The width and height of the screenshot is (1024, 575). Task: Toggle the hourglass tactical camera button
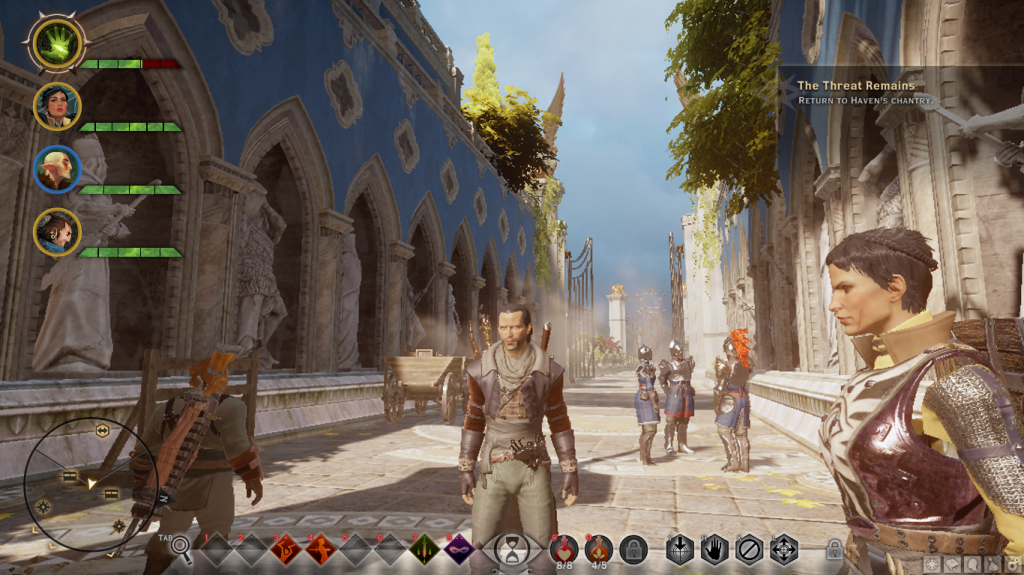(x=512, y=548)
